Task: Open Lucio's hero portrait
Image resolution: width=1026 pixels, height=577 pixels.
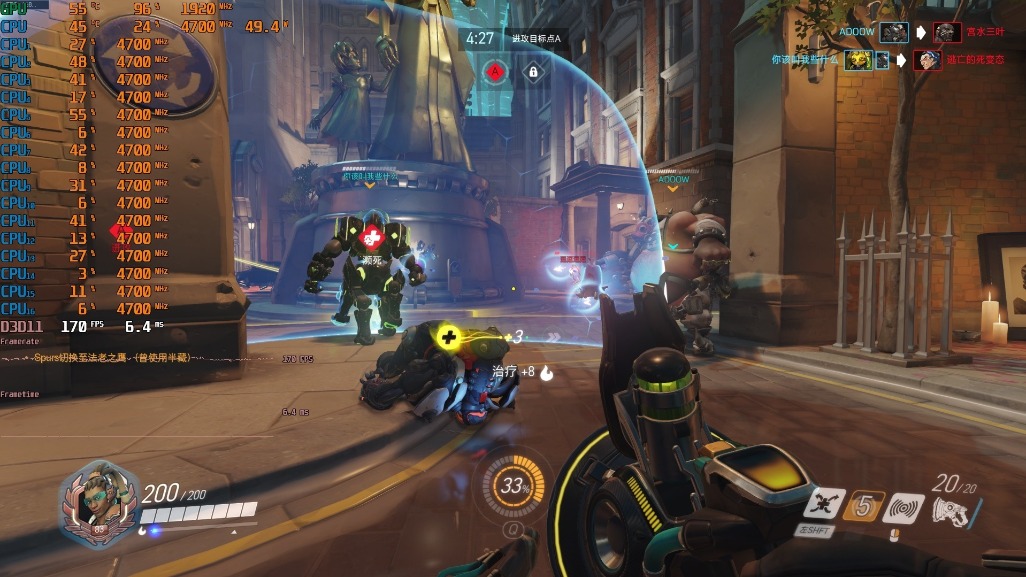Action: tap(99, 501)
